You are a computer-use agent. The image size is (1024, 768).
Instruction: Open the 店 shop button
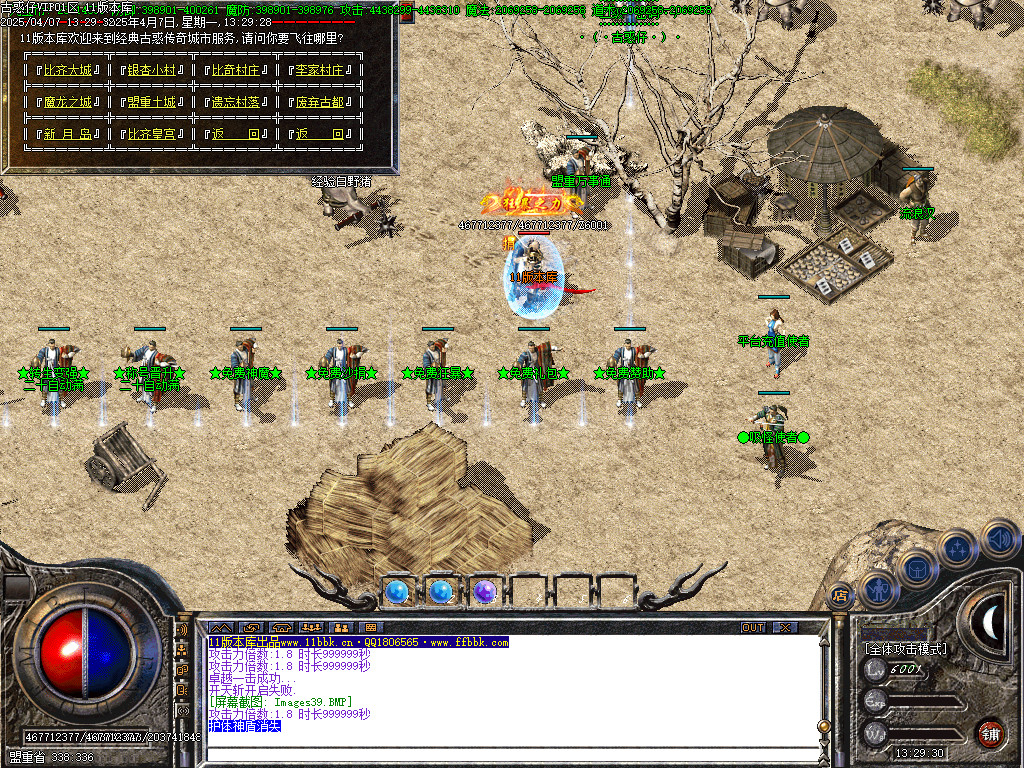840,595
